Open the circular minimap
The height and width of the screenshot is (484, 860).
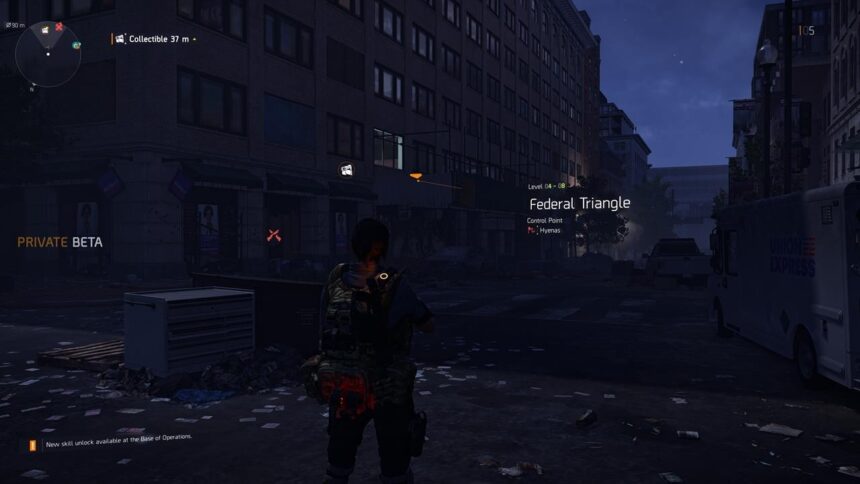pyautogui.click(x=48, y=54)
